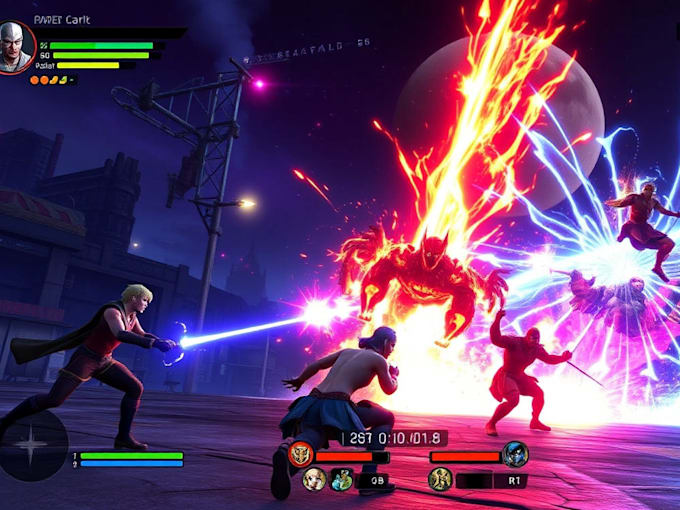Activate the golden running figure ability
680x510 pixels.
click(x=440, y=479)
